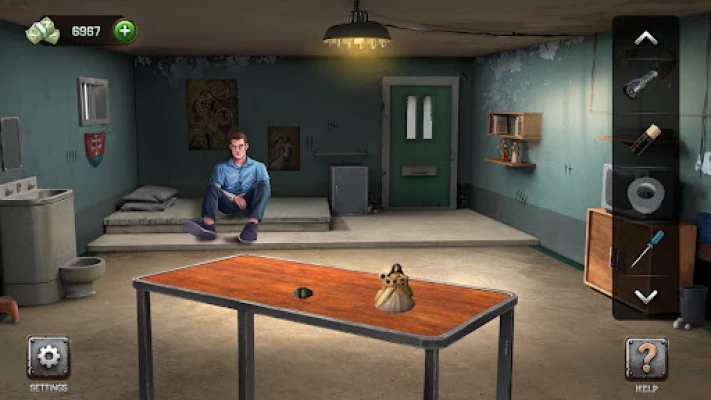Choose the duct tape roll item
This screenshot has height=400, width=711.
646,193
